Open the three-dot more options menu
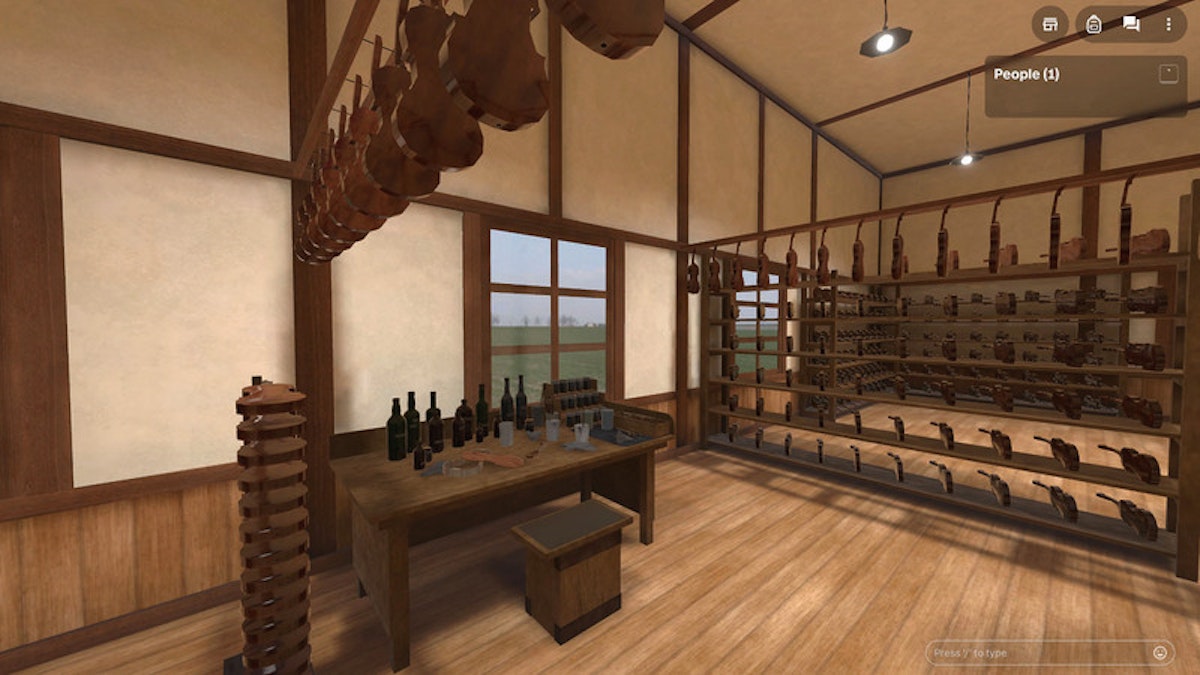This screenshot has height=675, width=1200. click(x=1168, y=24)
